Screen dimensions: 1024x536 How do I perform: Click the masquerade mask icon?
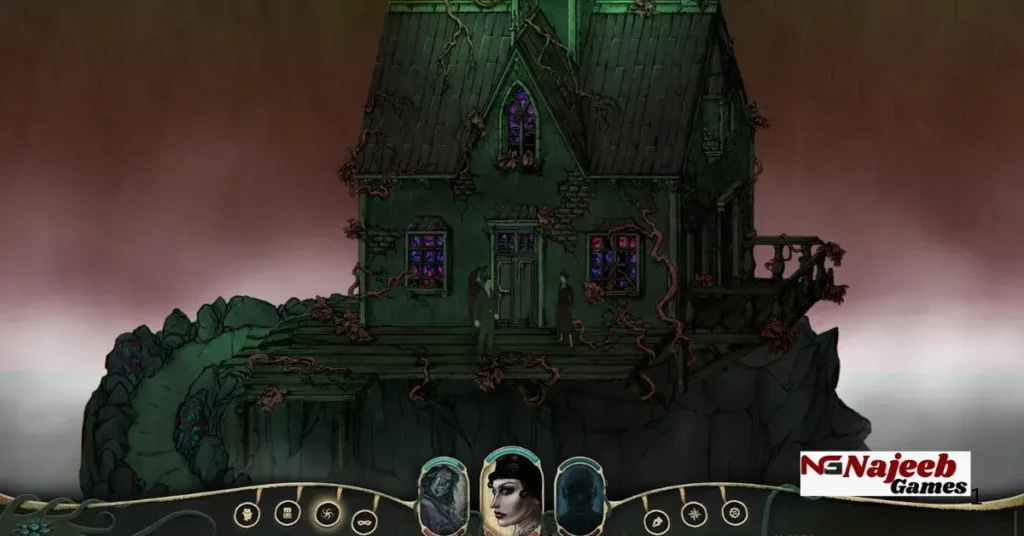click(x=365, y=520)
